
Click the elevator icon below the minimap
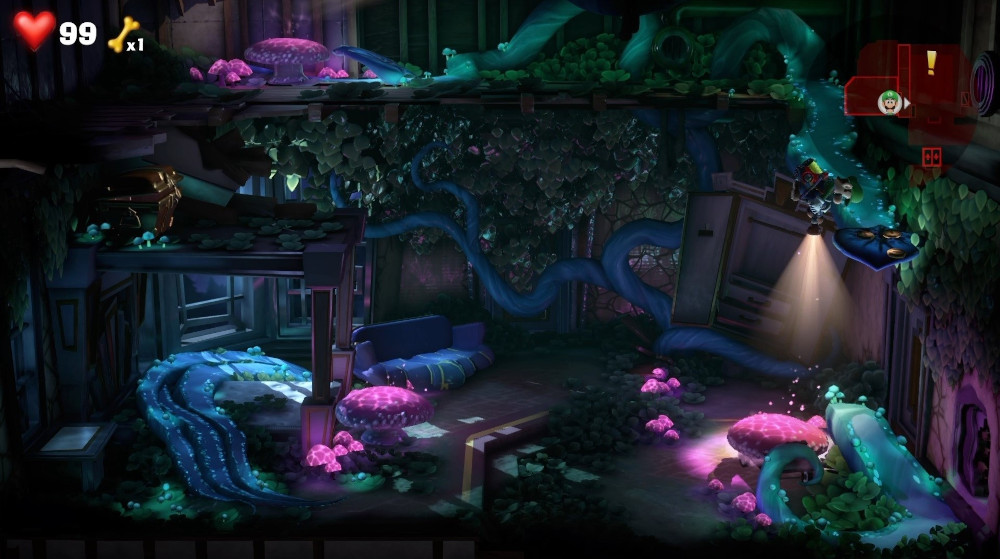click(x=931, y=157)
